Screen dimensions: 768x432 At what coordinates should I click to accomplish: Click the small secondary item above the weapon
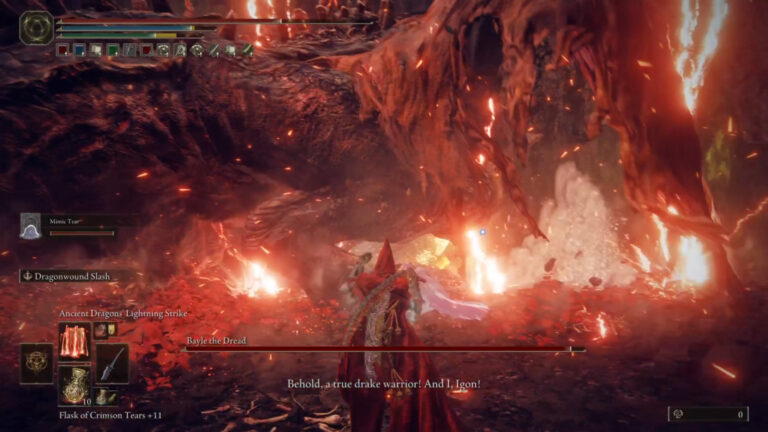(x=102, y=331)
